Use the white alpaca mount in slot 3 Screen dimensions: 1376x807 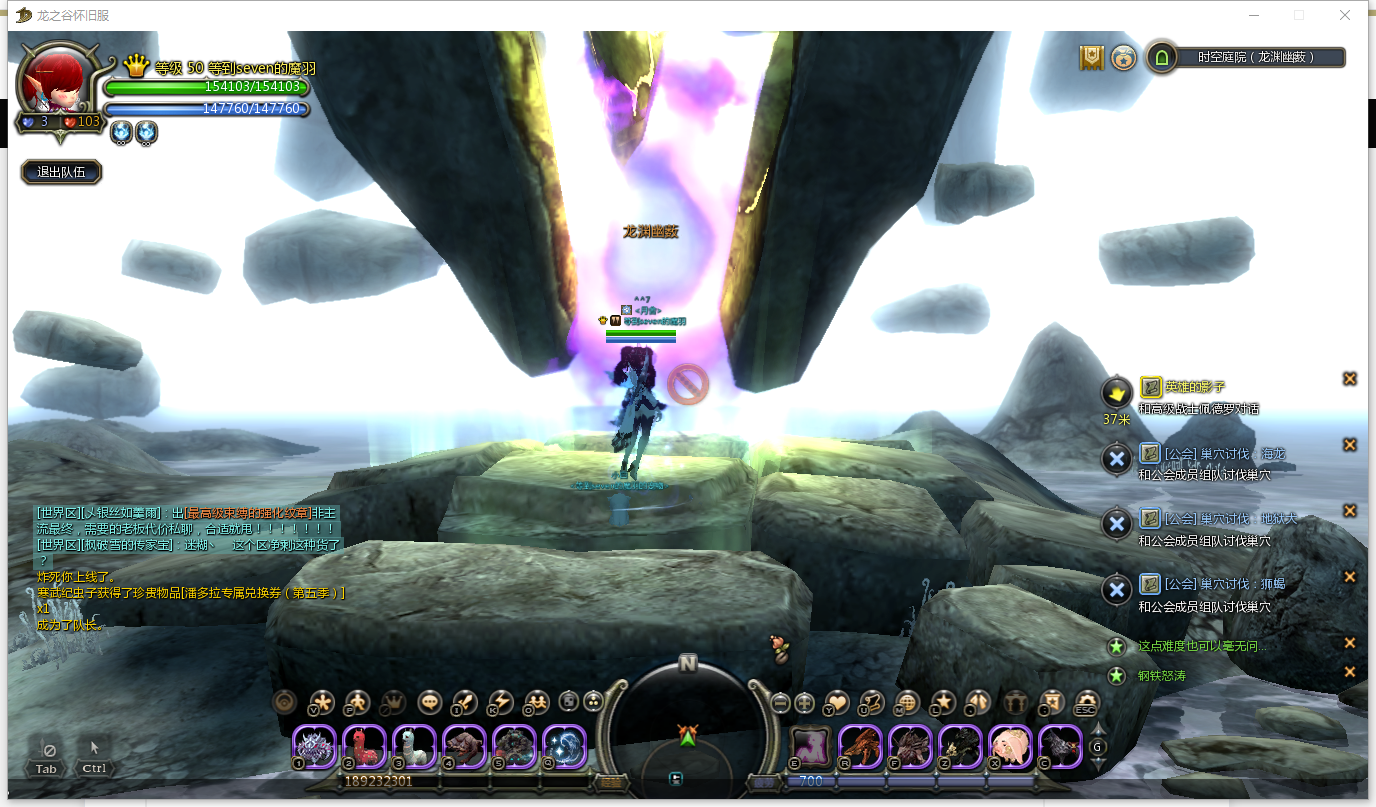pyautogui.click(x=415, y=746)
